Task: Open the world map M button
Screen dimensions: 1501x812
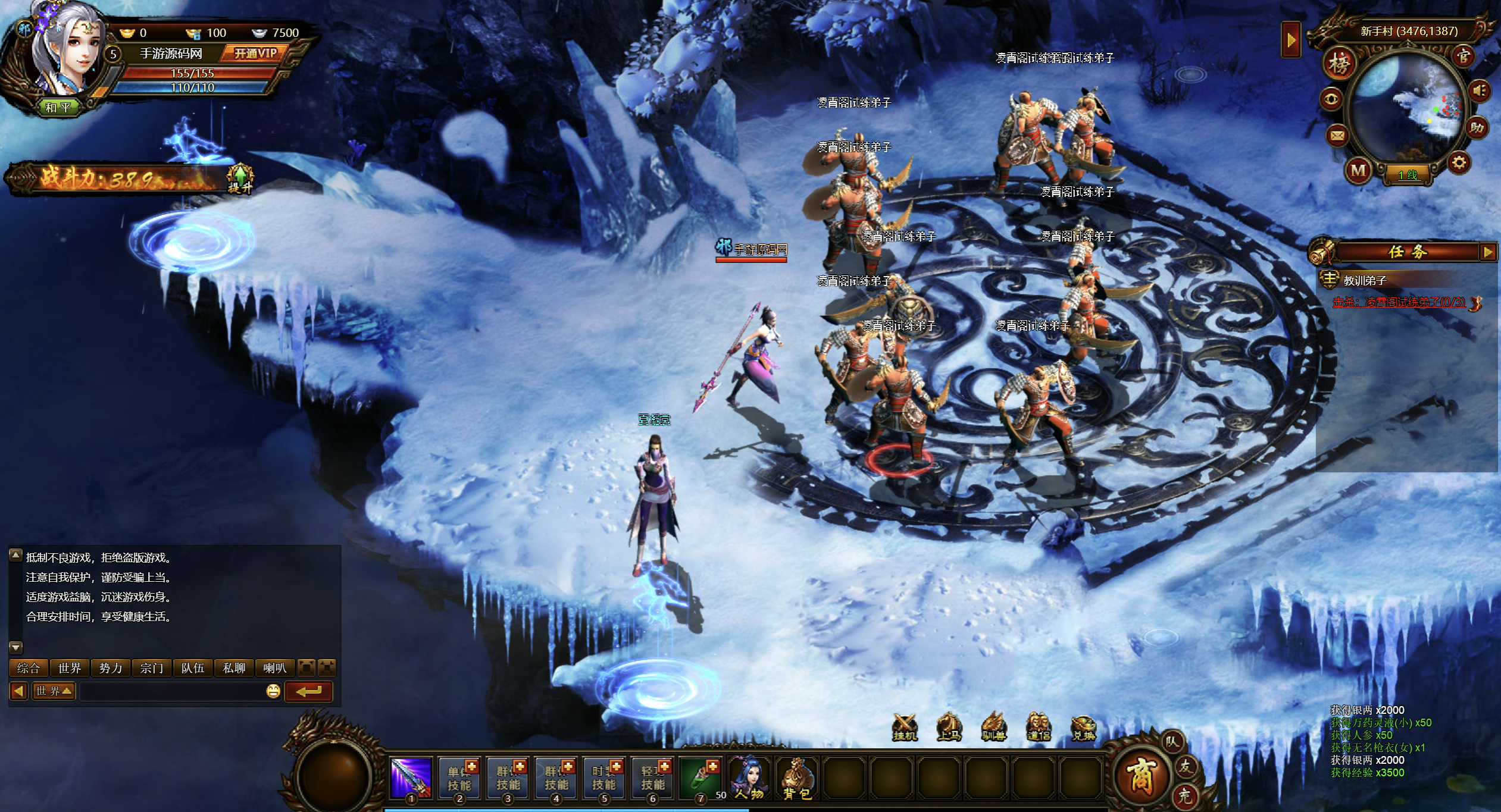Action: coord(1358,171)
